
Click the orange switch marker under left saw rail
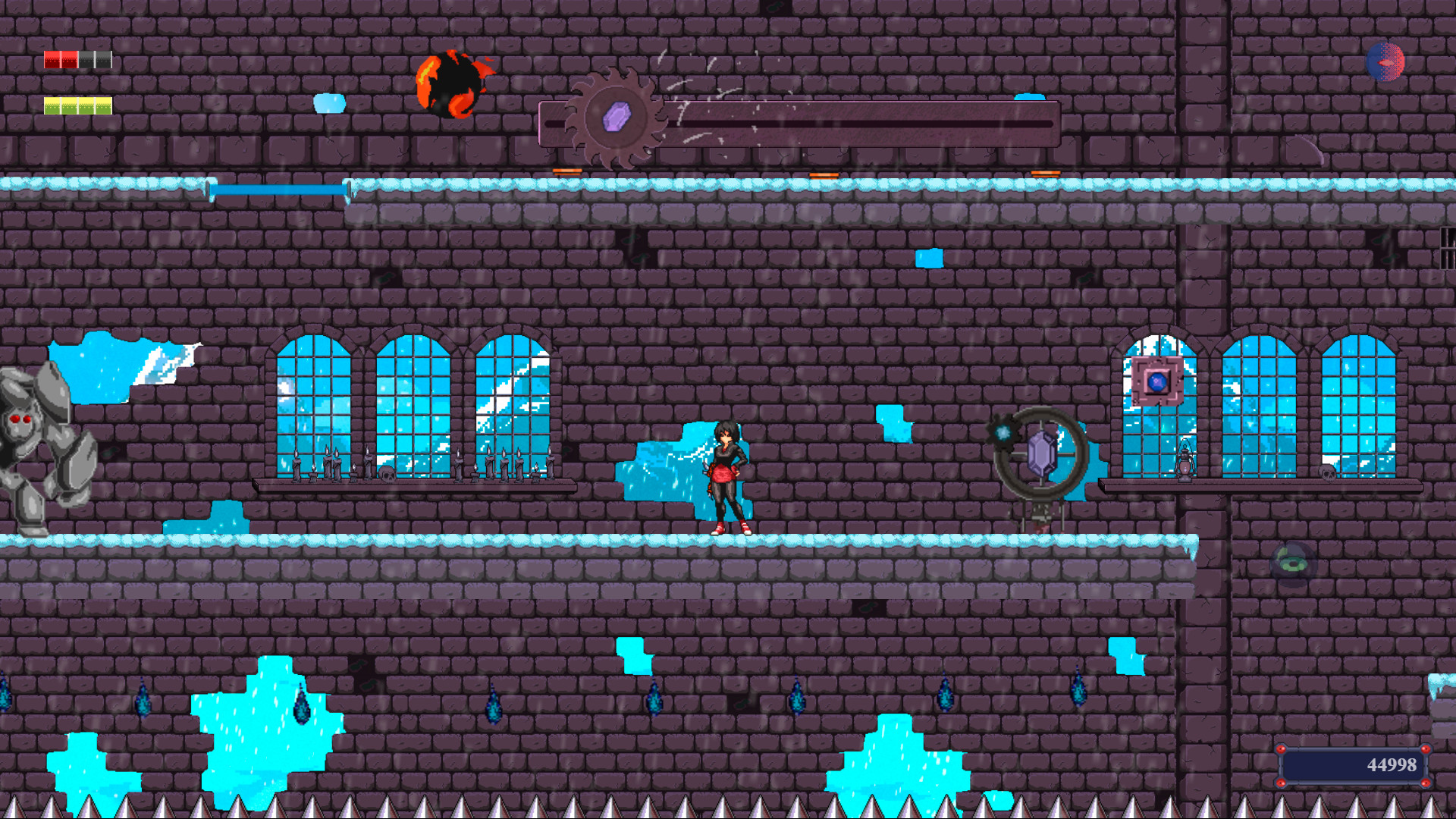(567, 170)
